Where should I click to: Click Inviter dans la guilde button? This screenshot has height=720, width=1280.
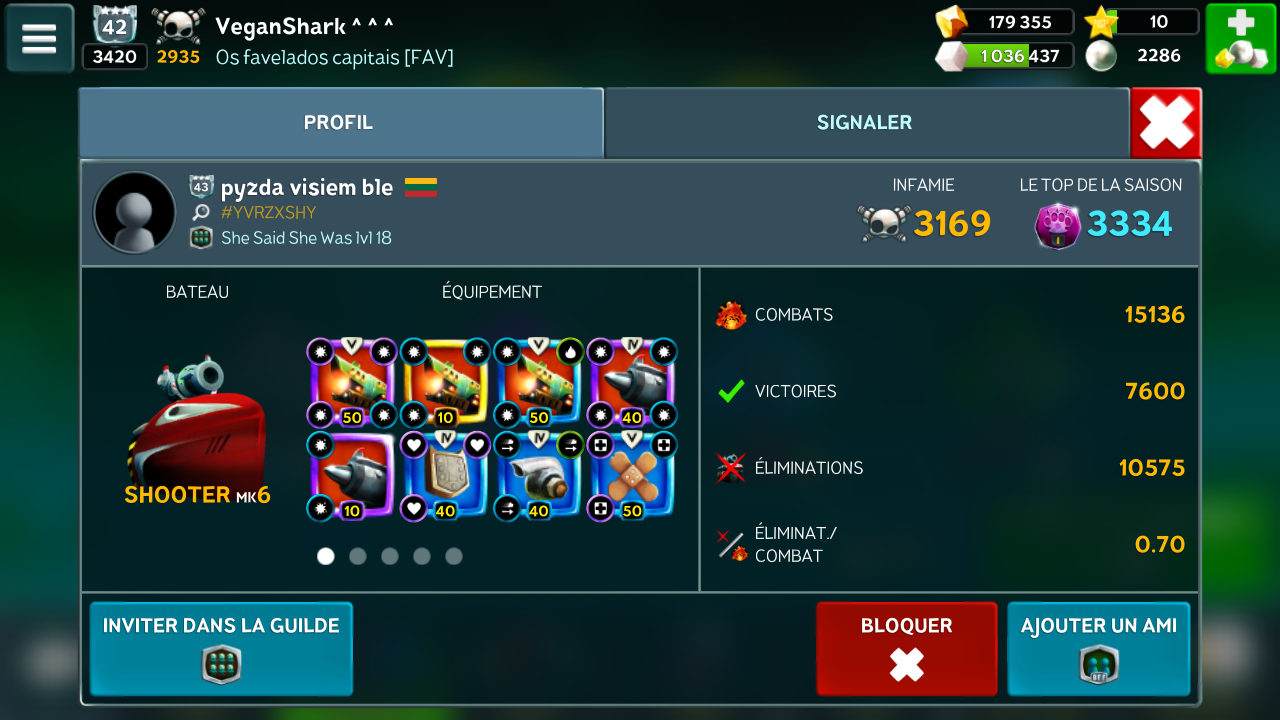click(221, 648)
